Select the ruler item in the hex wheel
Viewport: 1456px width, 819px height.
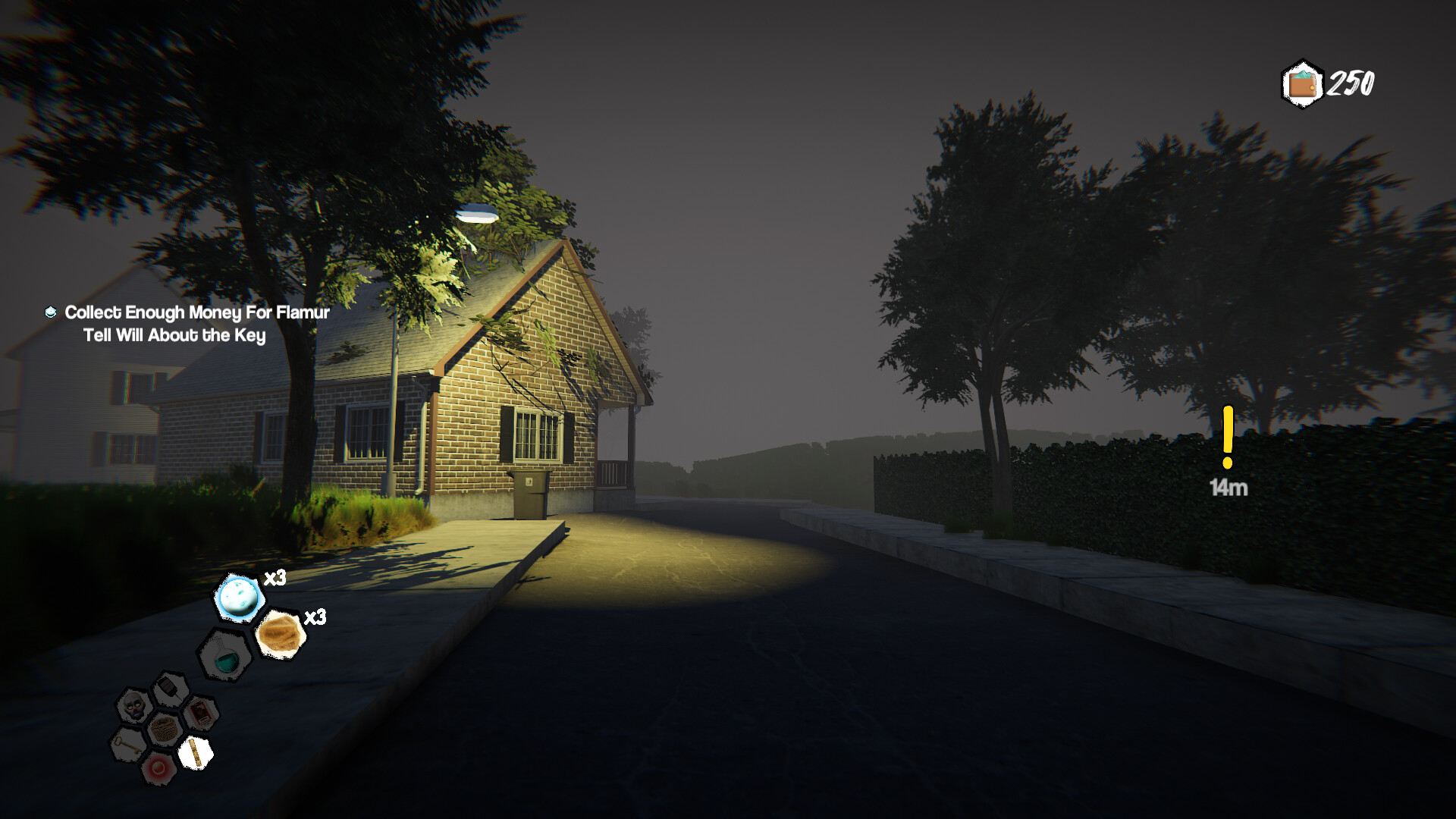point(196,752)
